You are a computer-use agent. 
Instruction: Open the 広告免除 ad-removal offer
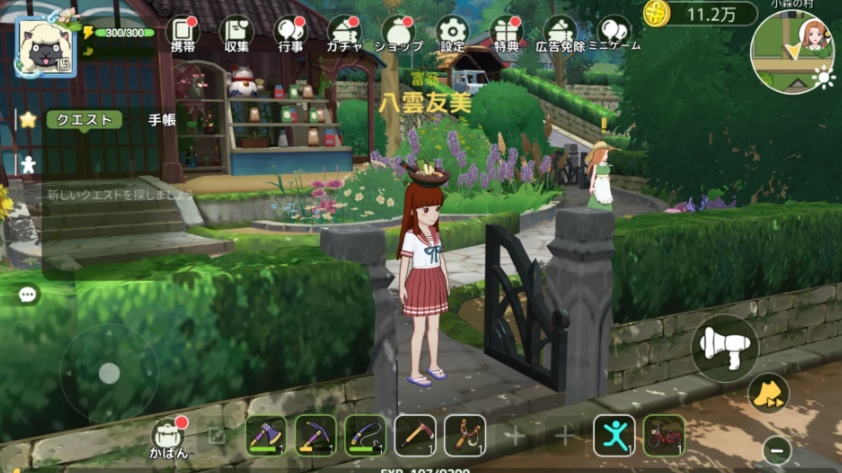pos(561,33)
